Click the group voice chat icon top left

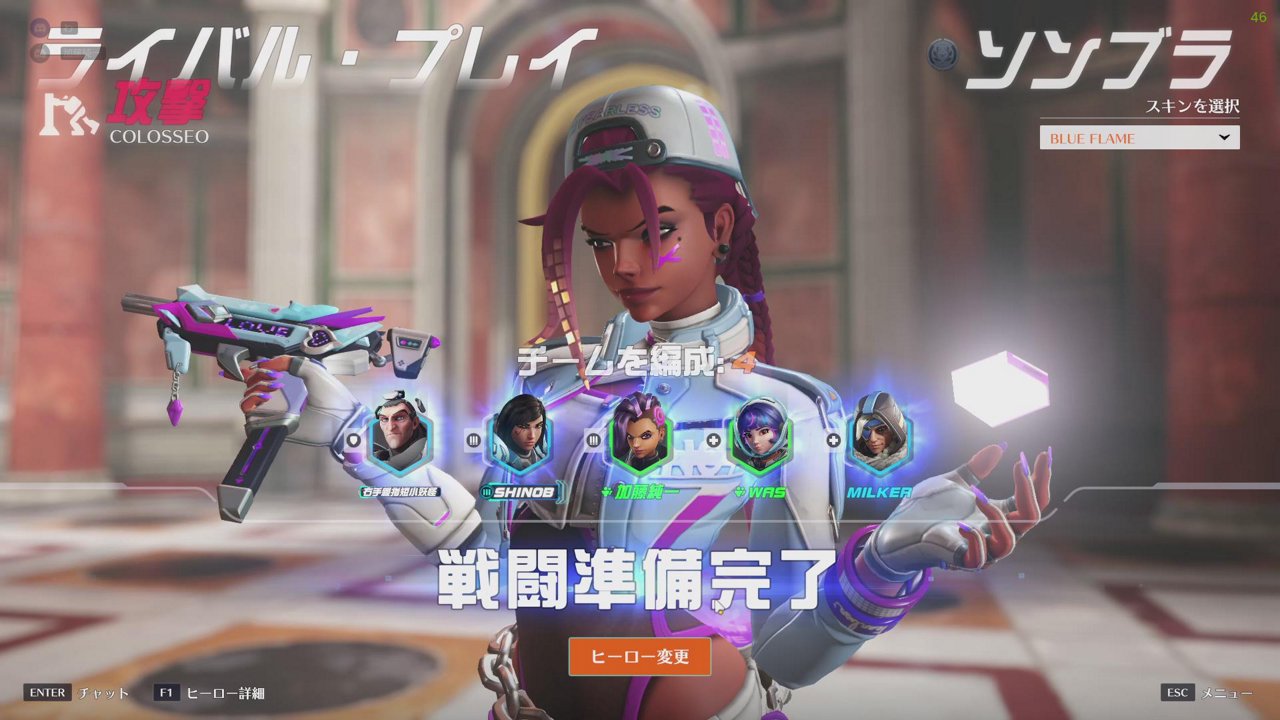39,28
